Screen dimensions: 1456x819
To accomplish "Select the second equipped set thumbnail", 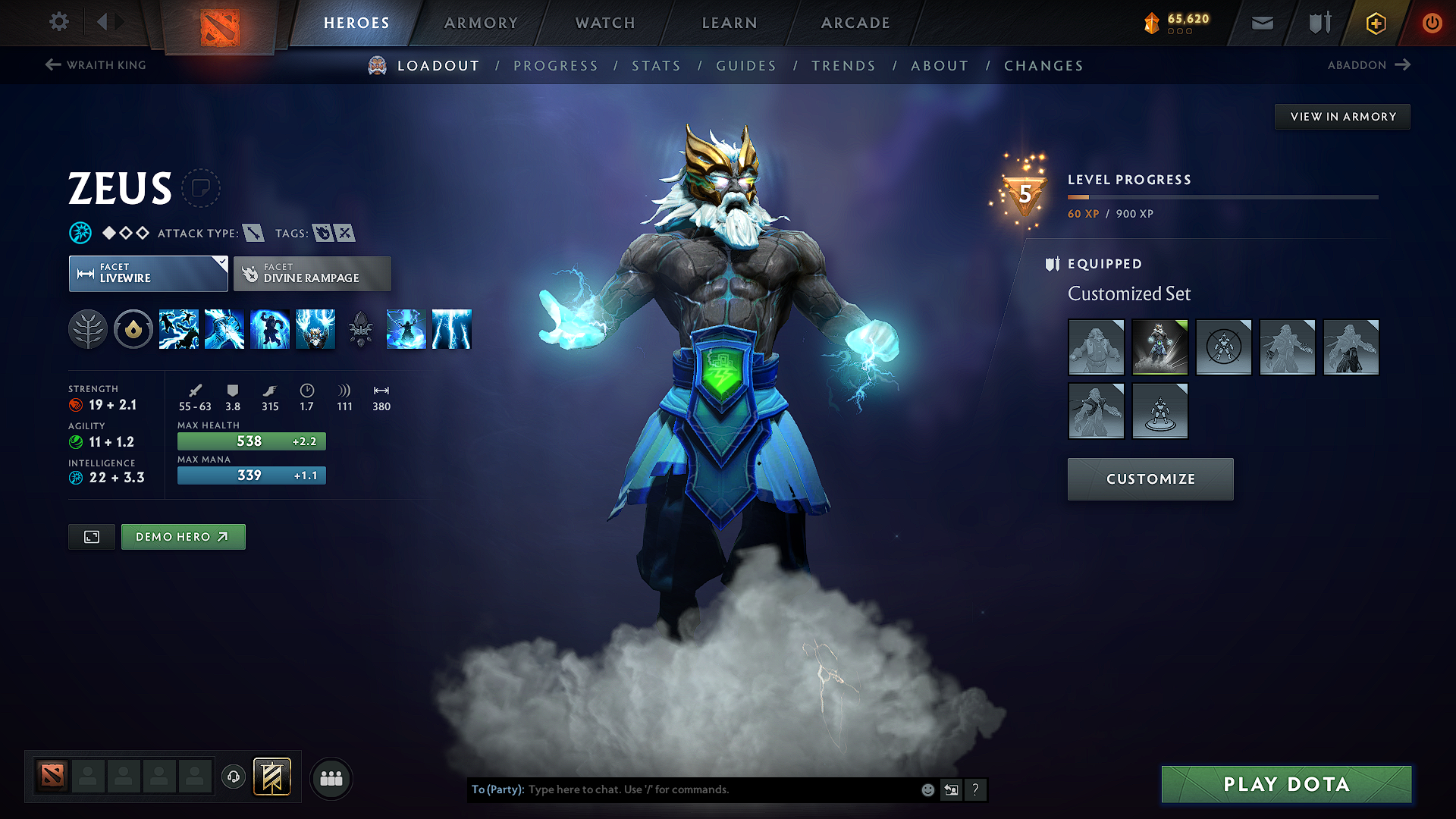I will coord(1160,347).
